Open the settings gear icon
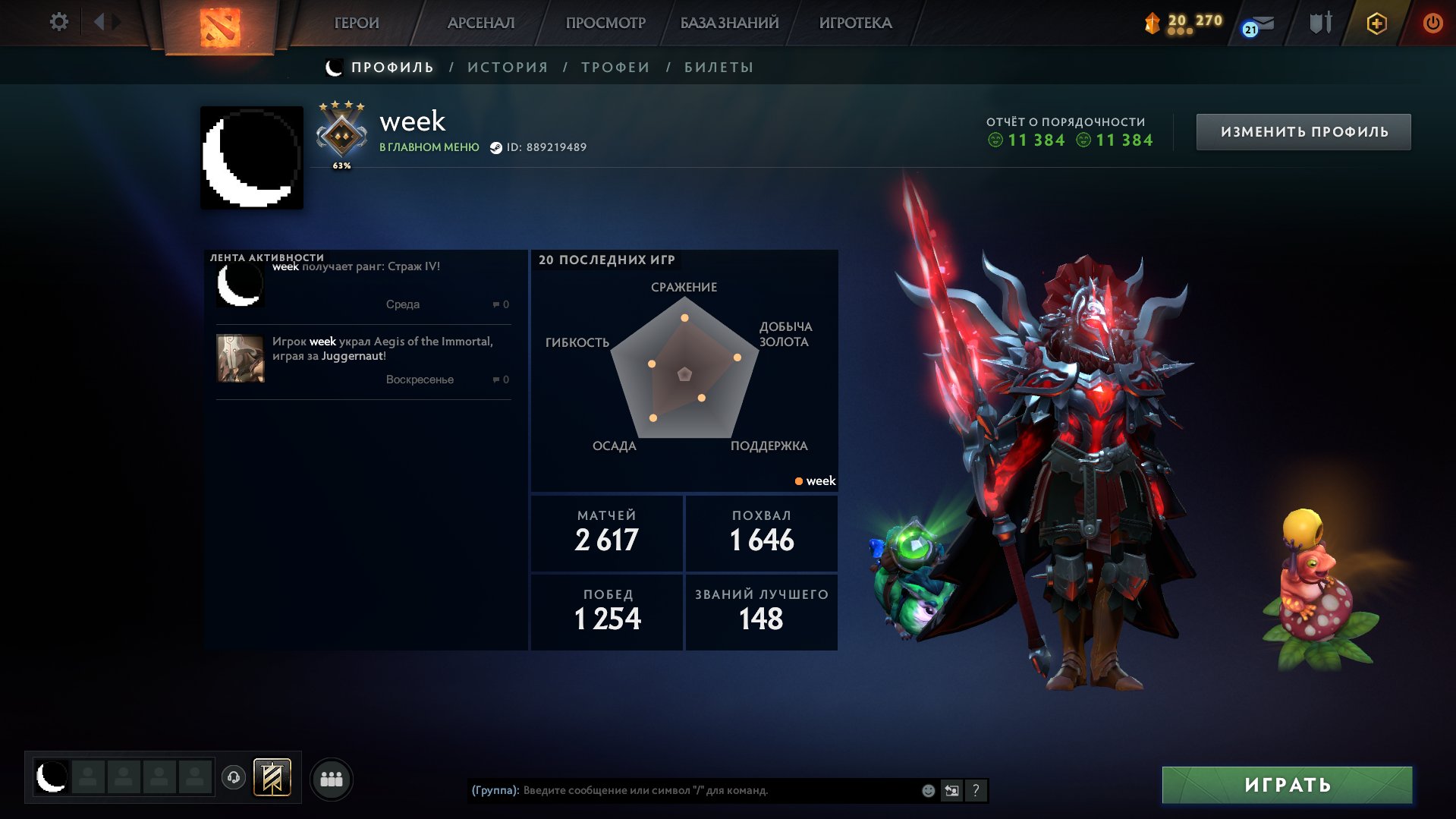Viewport: 1456px width, 819px height. click(x=58, y=22)
